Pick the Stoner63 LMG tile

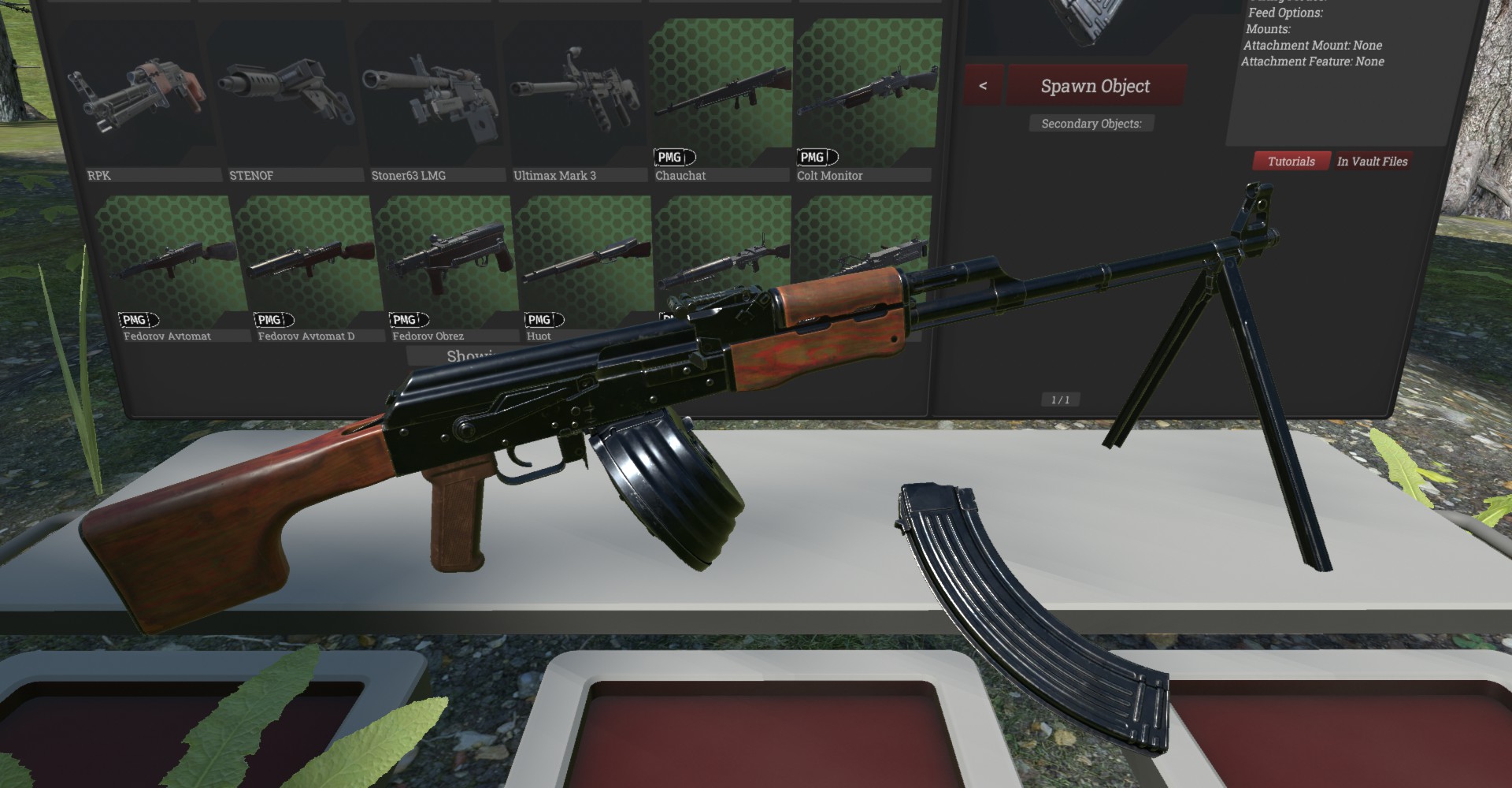pos(429,98)
